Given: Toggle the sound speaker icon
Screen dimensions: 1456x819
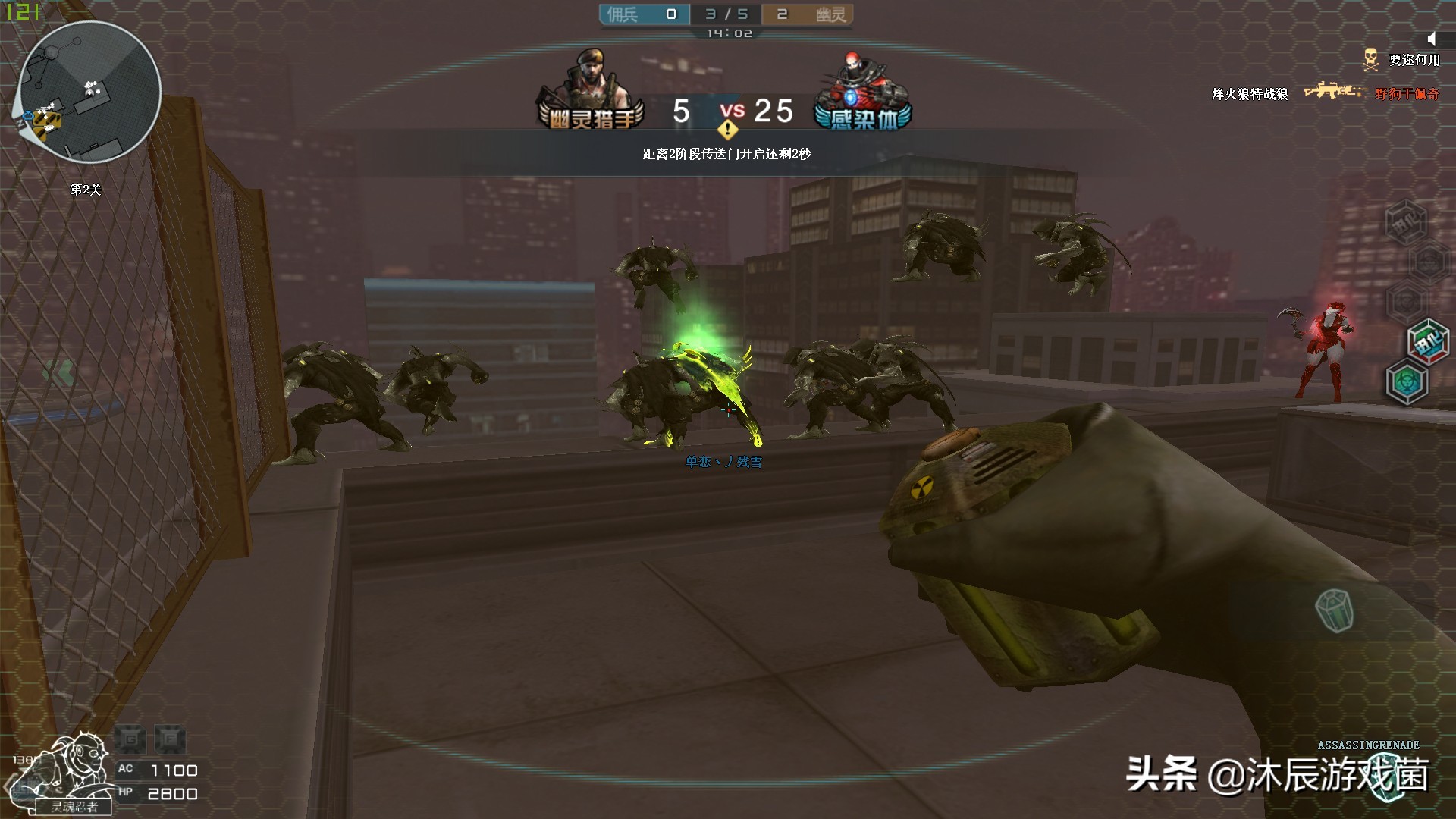Looking at the screenshot, I should coord(1431,39).
